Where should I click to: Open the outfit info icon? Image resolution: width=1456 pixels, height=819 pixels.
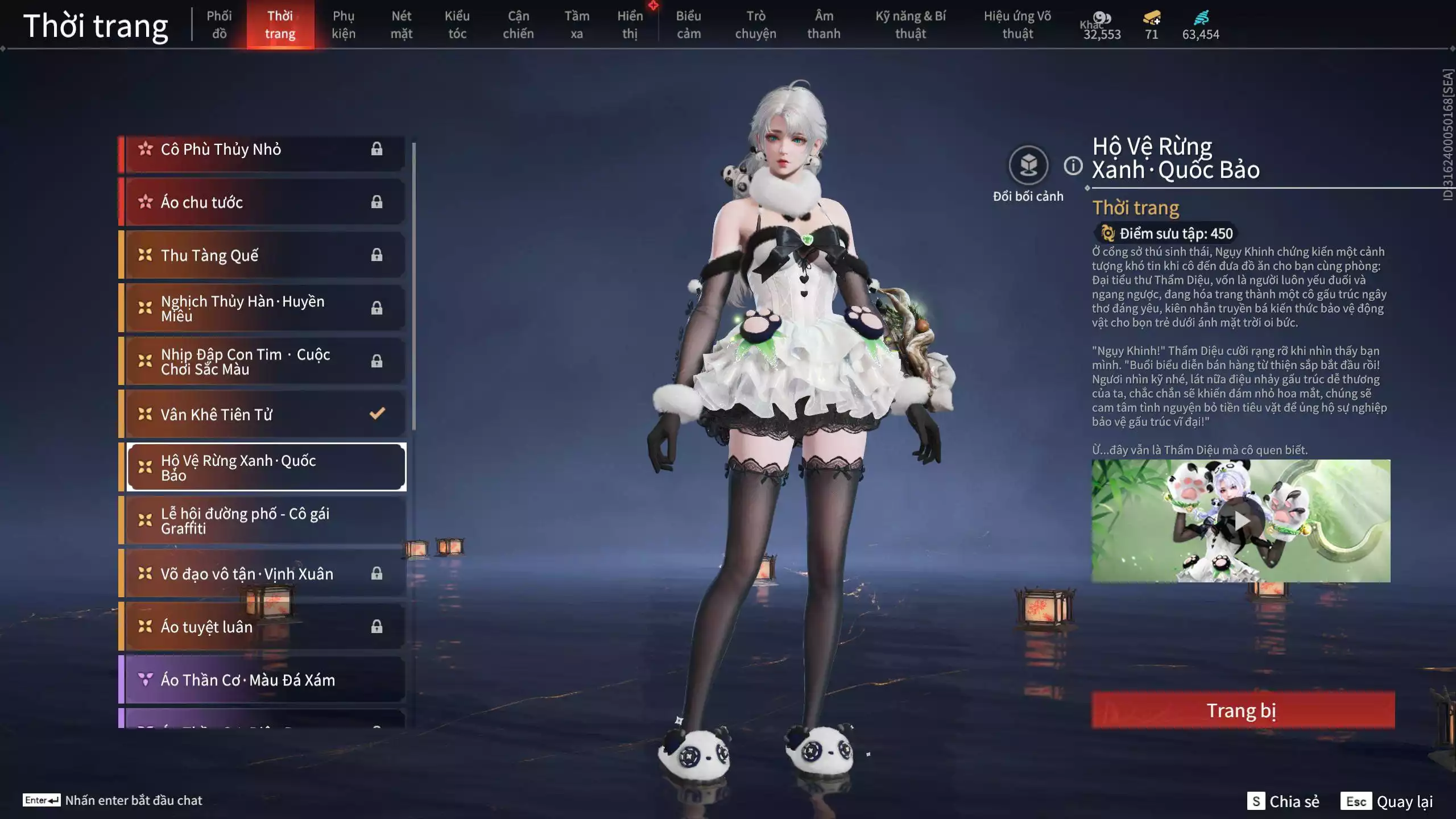tap(1073, 166)
